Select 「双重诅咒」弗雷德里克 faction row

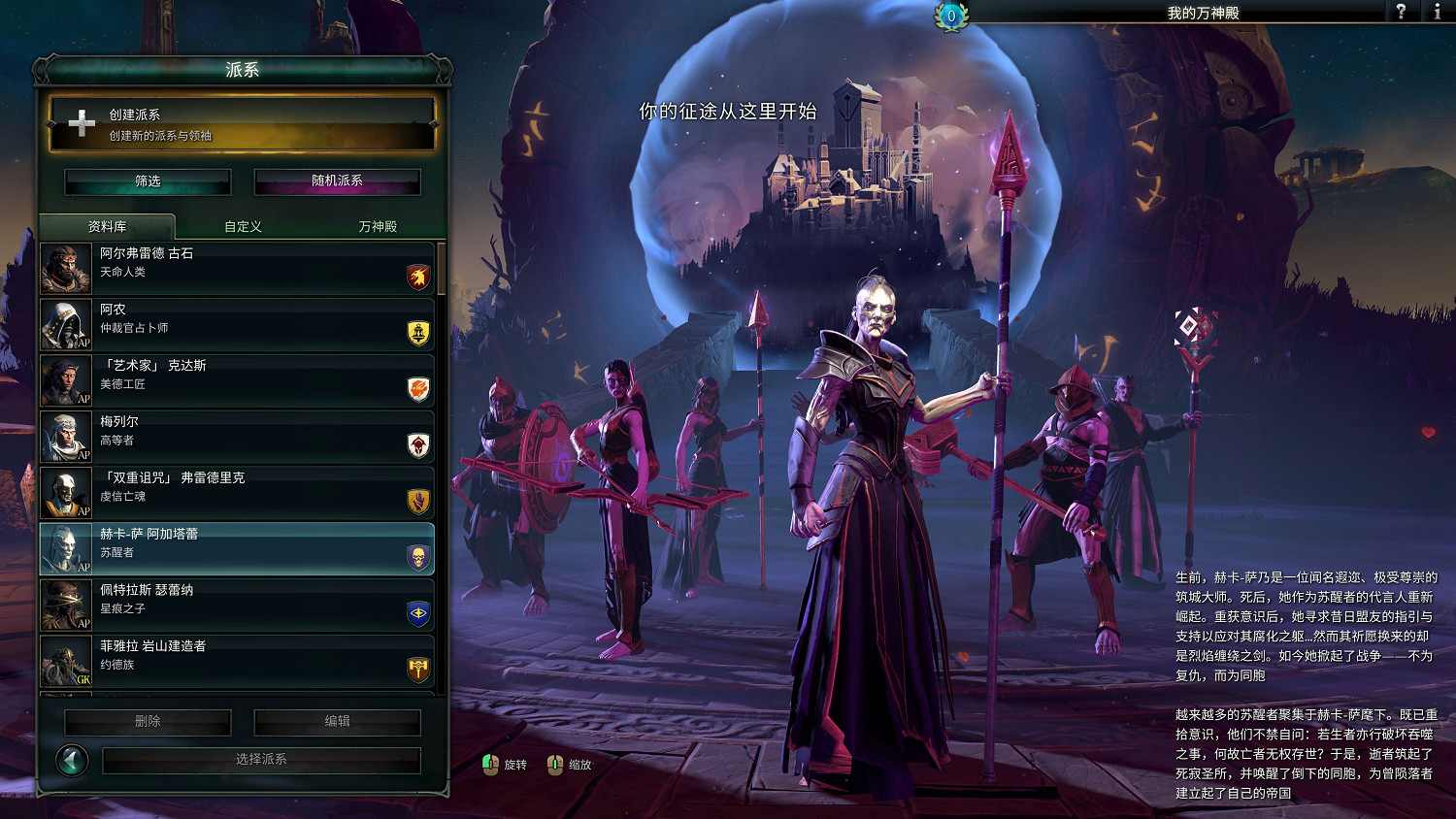(x=236, y=493)
